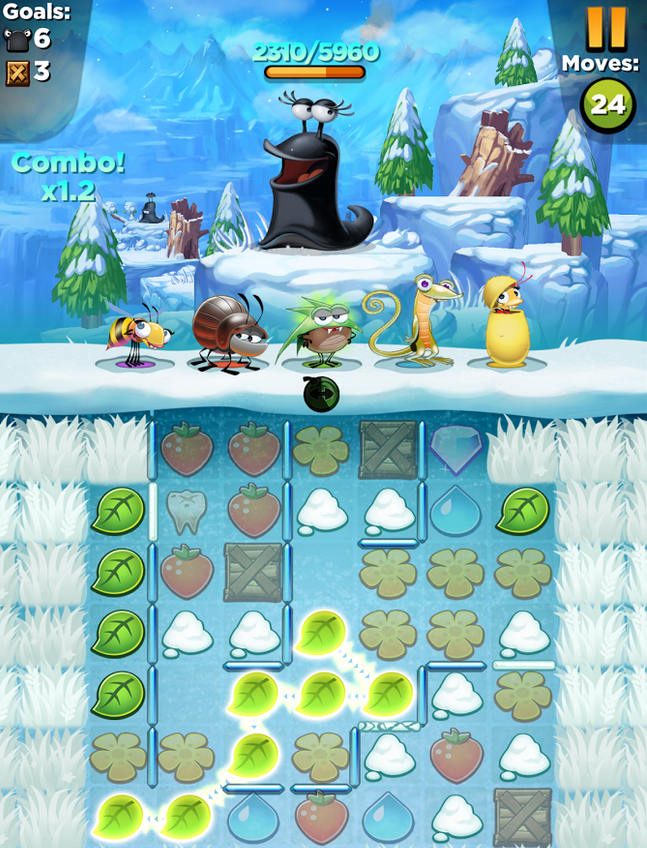Select the strawberry tile next to the tooth
The image size is (647, 848).
(x=254, y=511)
